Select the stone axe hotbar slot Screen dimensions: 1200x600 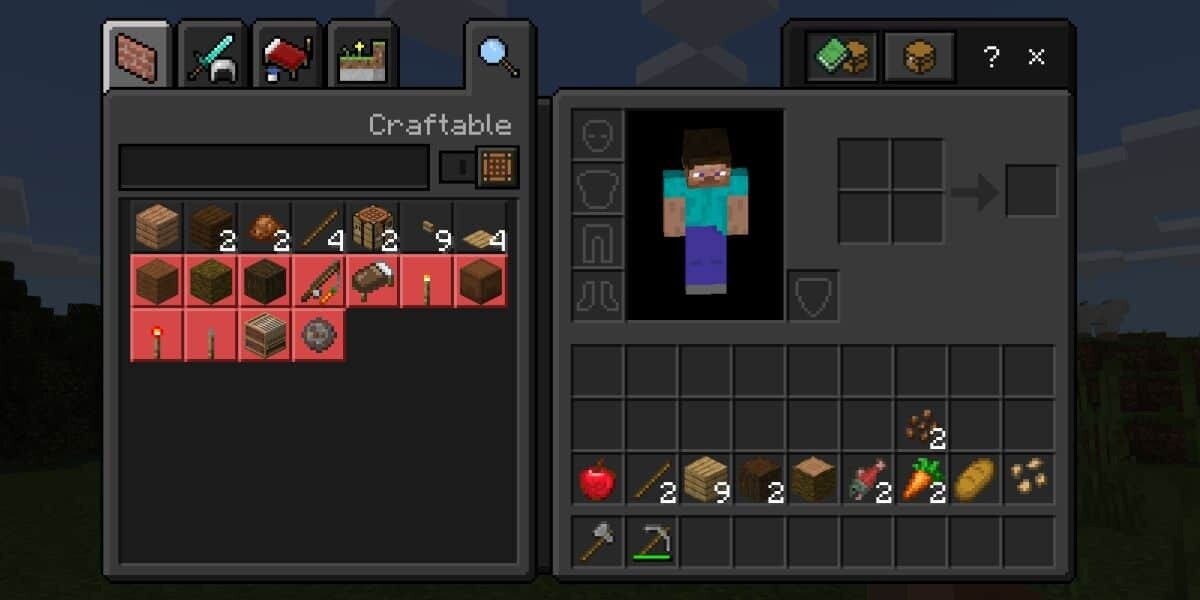click(x=597, y=541)
